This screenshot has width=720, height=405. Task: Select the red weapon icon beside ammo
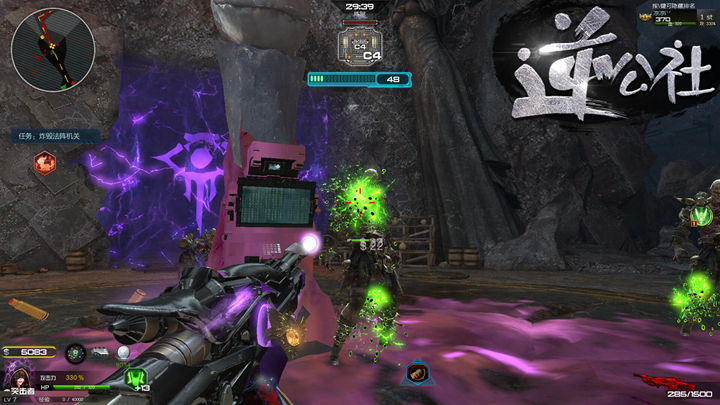coord(656,381)
